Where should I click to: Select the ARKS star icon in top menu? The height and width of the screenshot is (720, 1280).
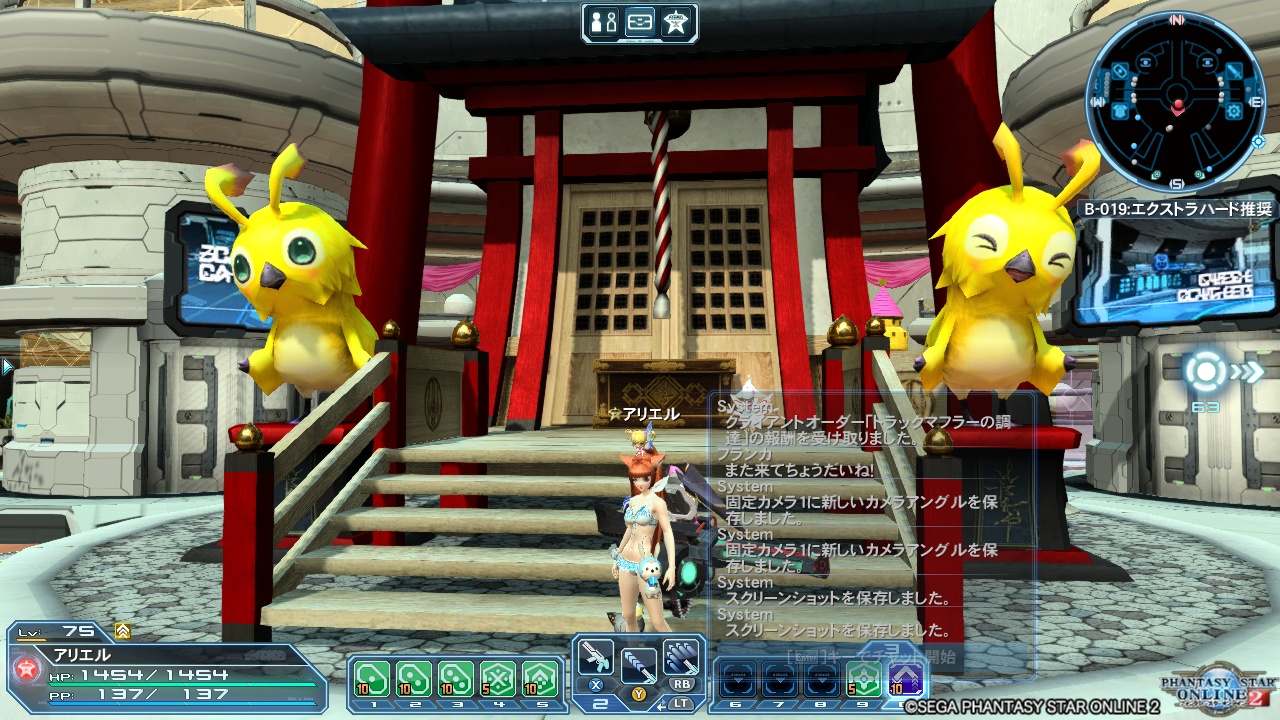click(x=676, y=21)
